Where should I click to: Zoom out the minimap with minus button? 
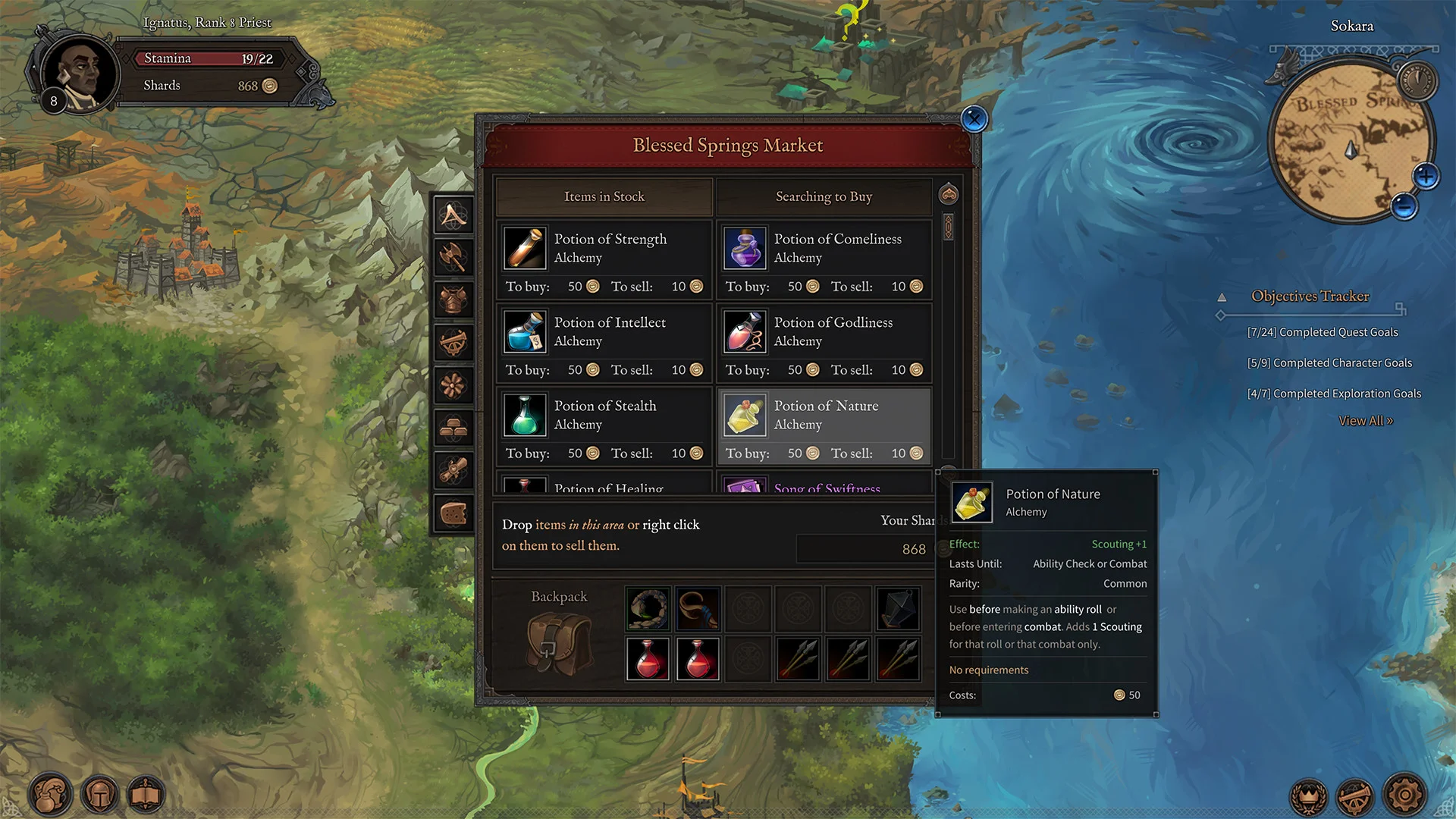tap(1404, 206)
